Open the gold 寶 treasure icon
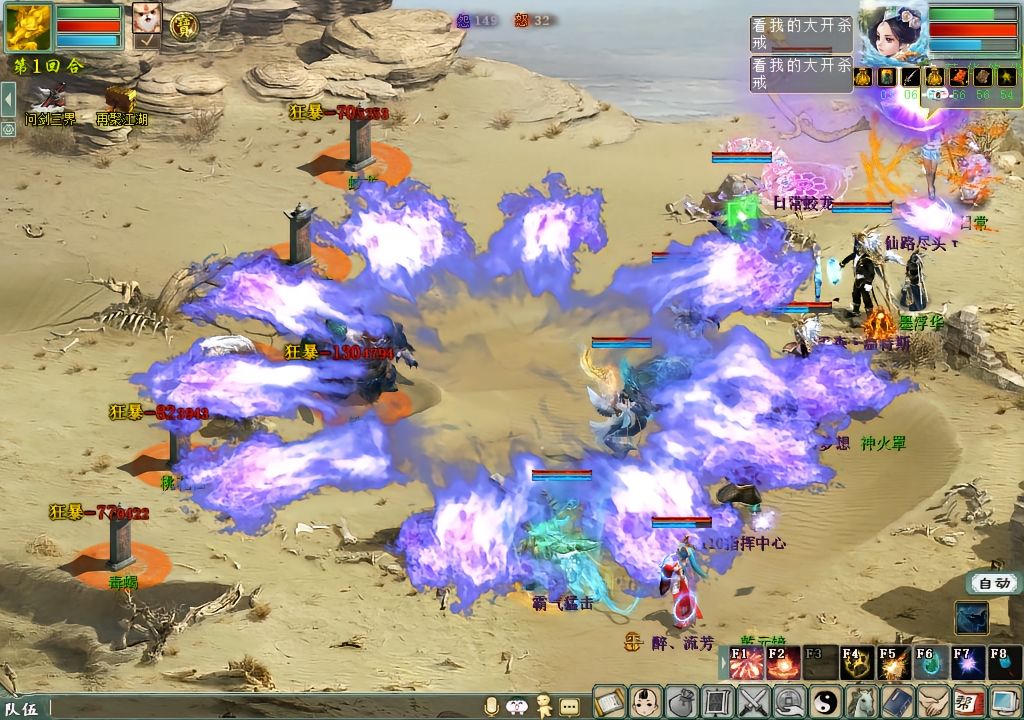 (x=183, y=26)
